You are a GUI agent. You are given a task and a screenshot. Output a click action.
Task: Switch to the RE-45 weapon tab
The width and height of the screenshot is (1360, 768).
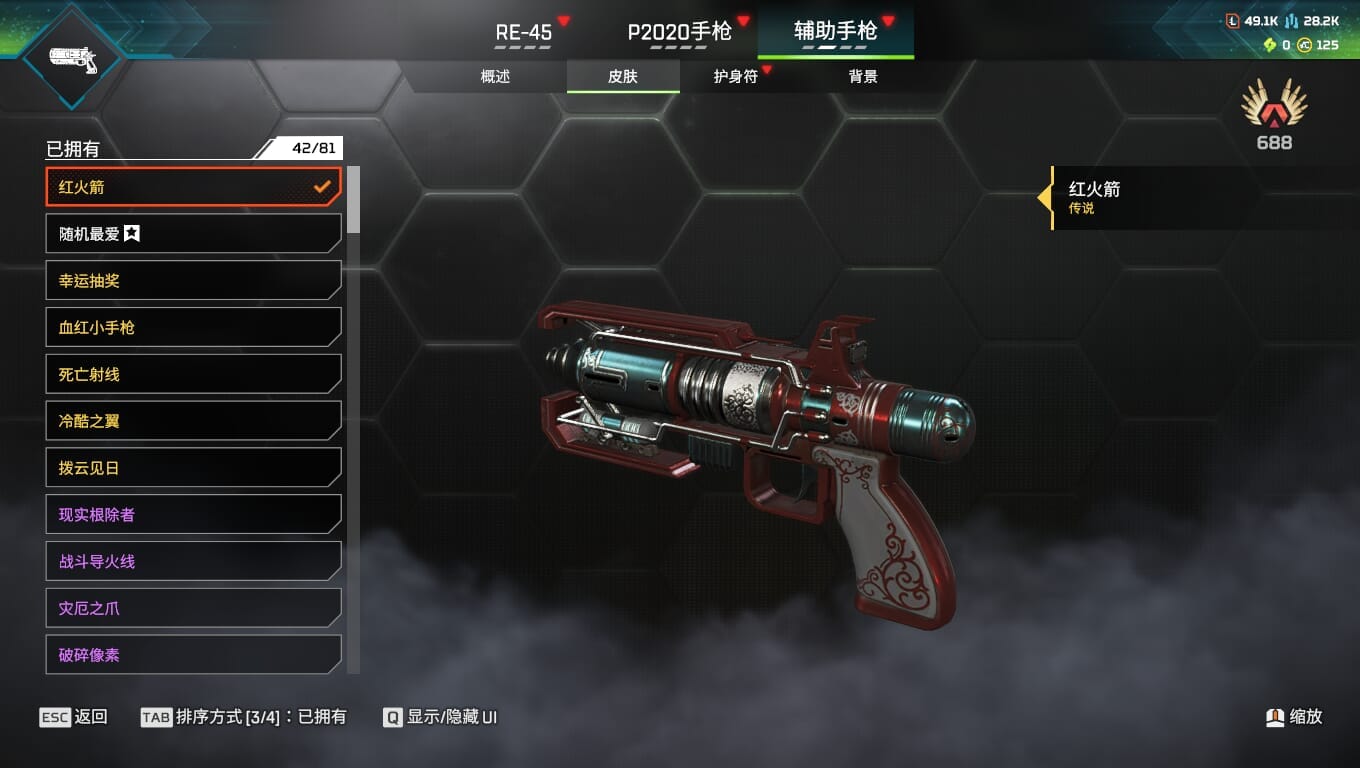[524, 32]
